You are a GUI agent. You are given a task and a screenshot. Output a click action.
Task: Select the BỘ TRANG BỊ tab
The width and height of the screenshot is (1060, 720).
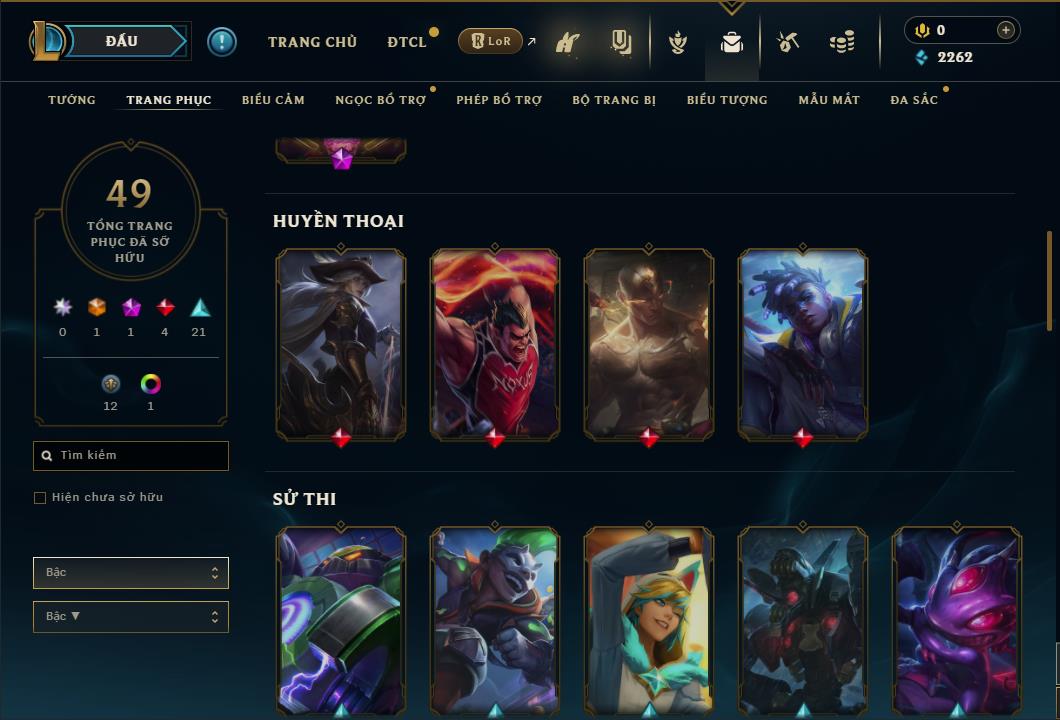(x=614, y=100)
